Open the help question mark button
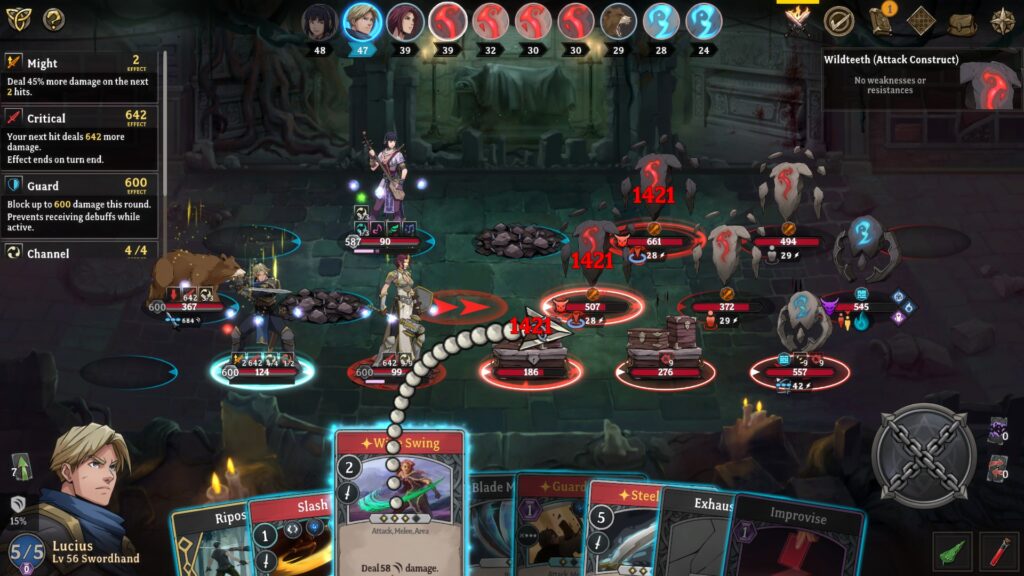1024x576 pixels. (53, 18)
